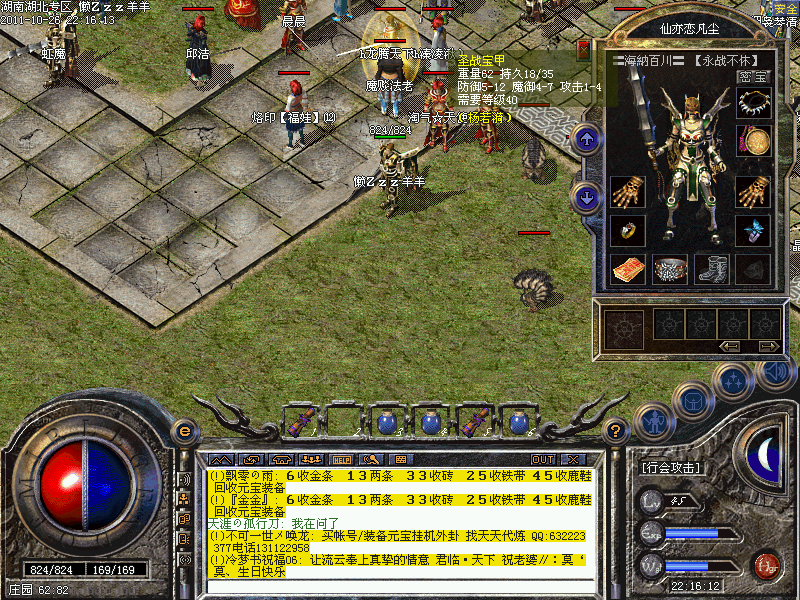This screenshot has height=600, width=800.
Task: Click the blue up-arrow orb button
Action: (587, 139)
